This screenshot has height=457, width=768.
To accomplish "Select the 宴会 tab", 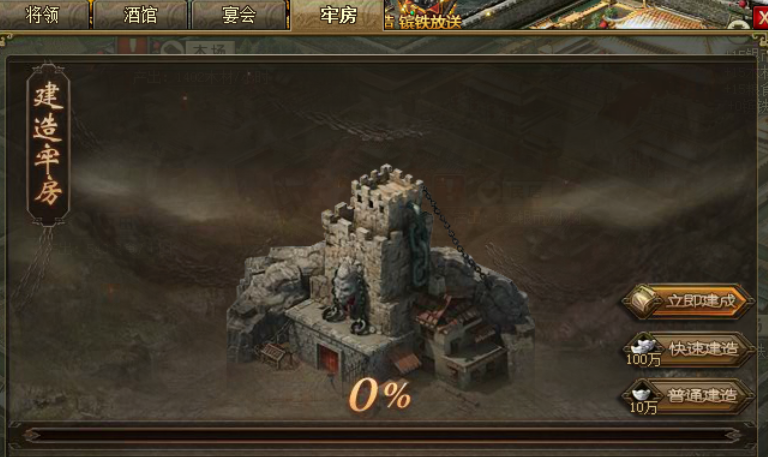I will [x=238, y=15].
